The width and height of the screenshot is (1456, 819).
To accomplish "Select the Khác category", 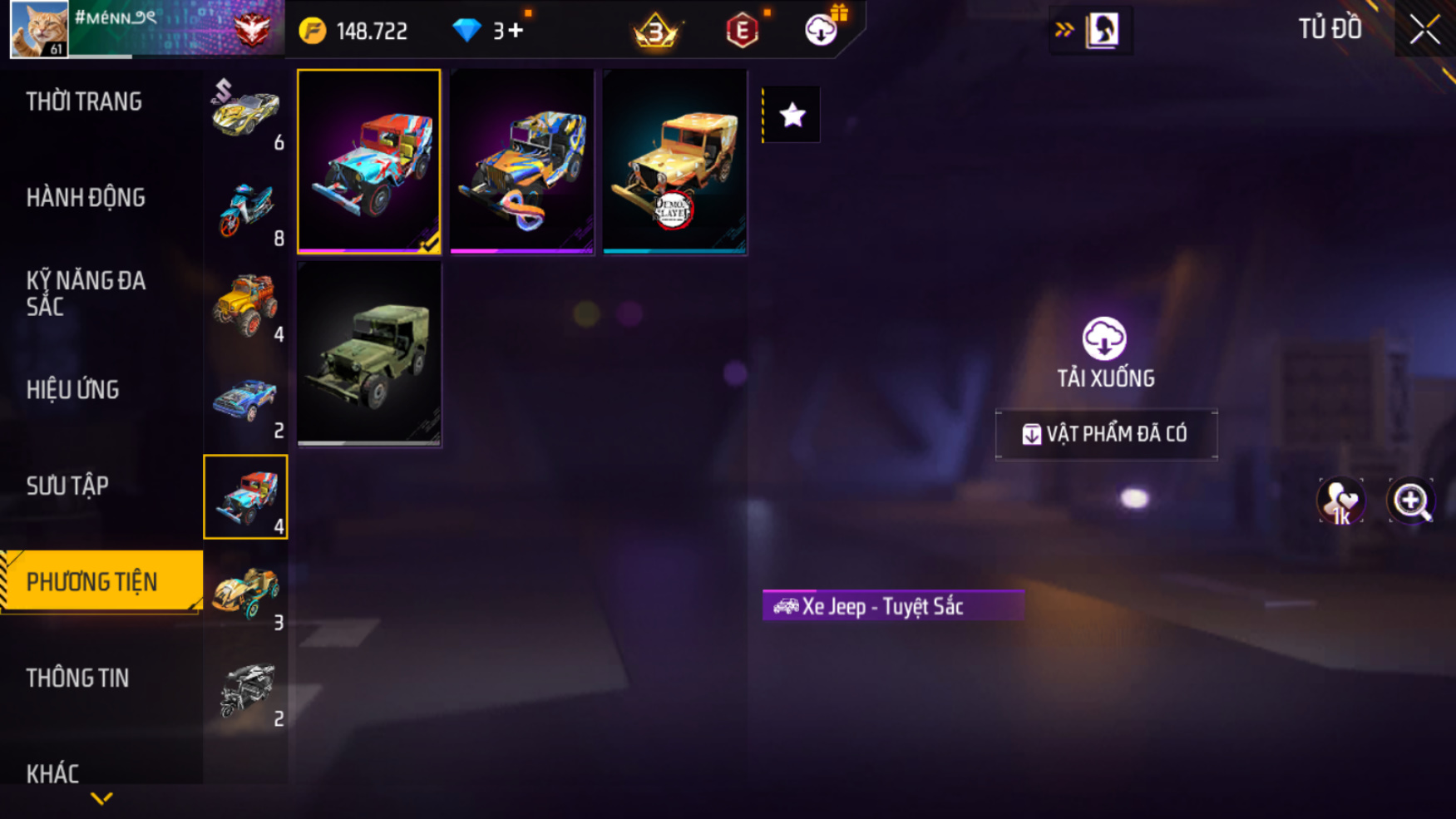I will (x=52, y=773).
